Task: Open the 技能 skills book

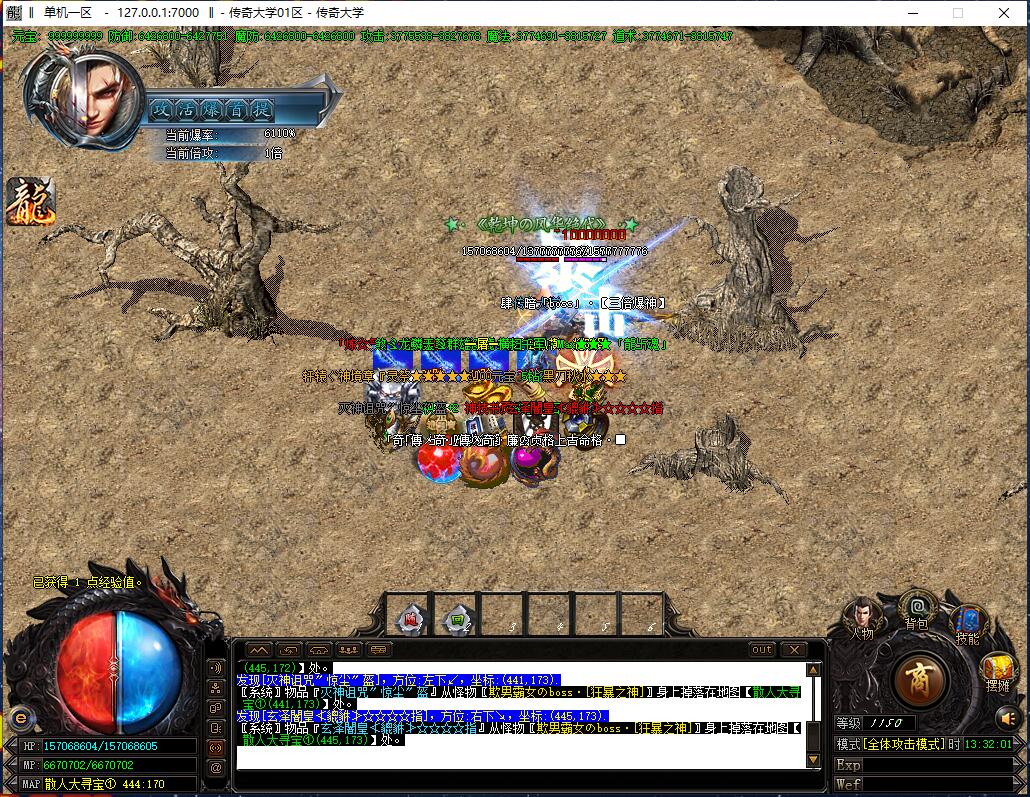Action: pos(967,622)
